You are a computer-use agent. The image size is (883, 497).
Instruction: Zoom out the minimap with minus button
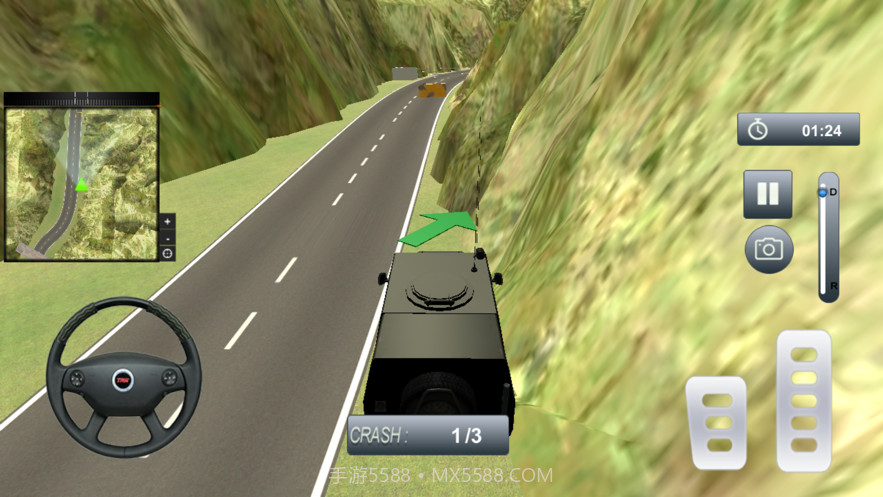[x=167, y=238]
